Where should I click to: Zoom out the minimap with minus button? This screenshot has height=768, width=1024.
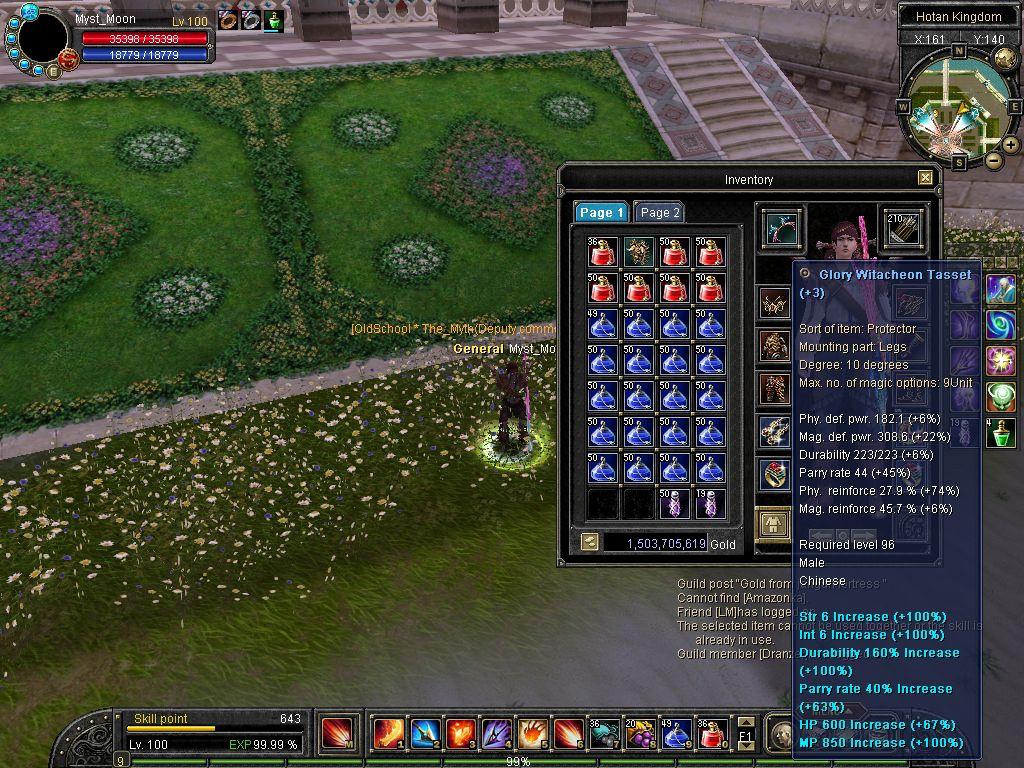click(x=993, y=160)
